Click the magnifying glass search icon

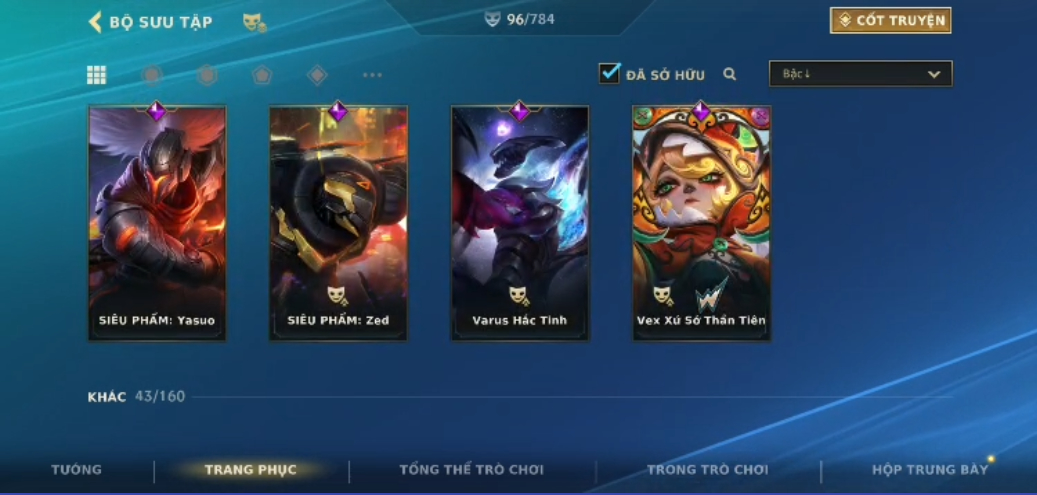730,74
